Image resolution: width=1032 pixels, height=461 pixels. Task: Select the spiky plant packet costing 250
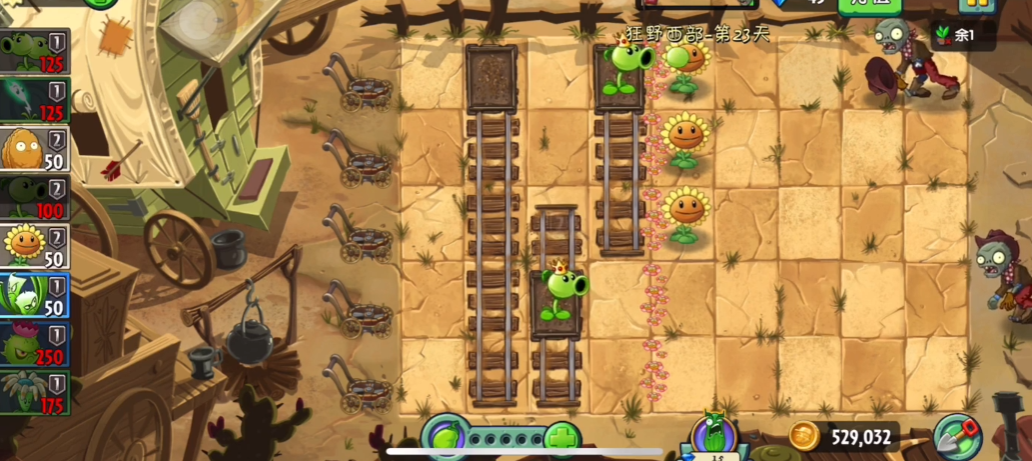[x=34, y=343]
